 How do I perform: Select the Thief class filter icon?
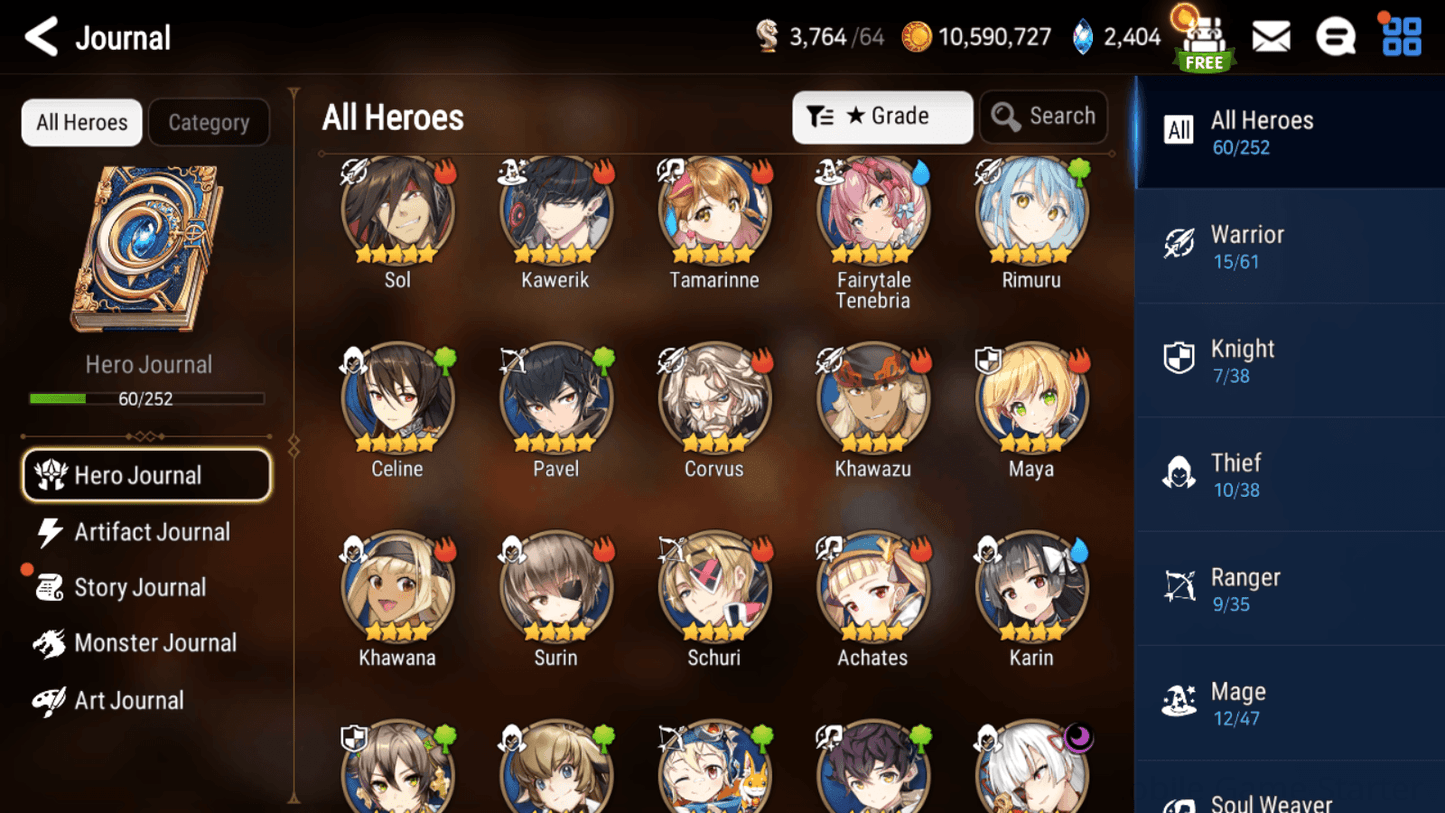[x=1180, y=473]
